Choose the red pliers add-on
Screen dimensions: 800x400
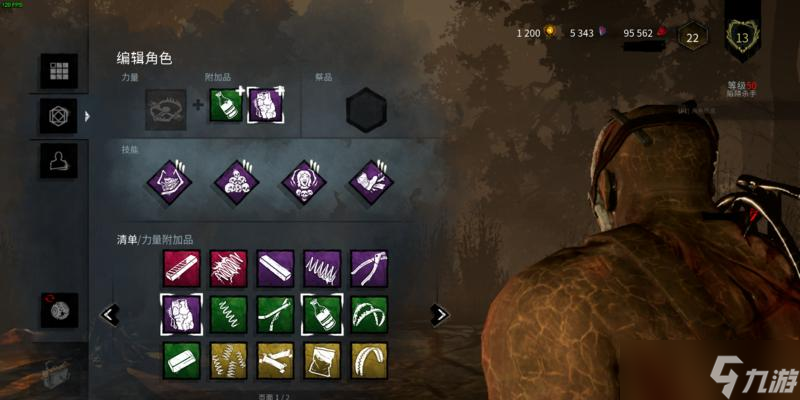(369, 268)
